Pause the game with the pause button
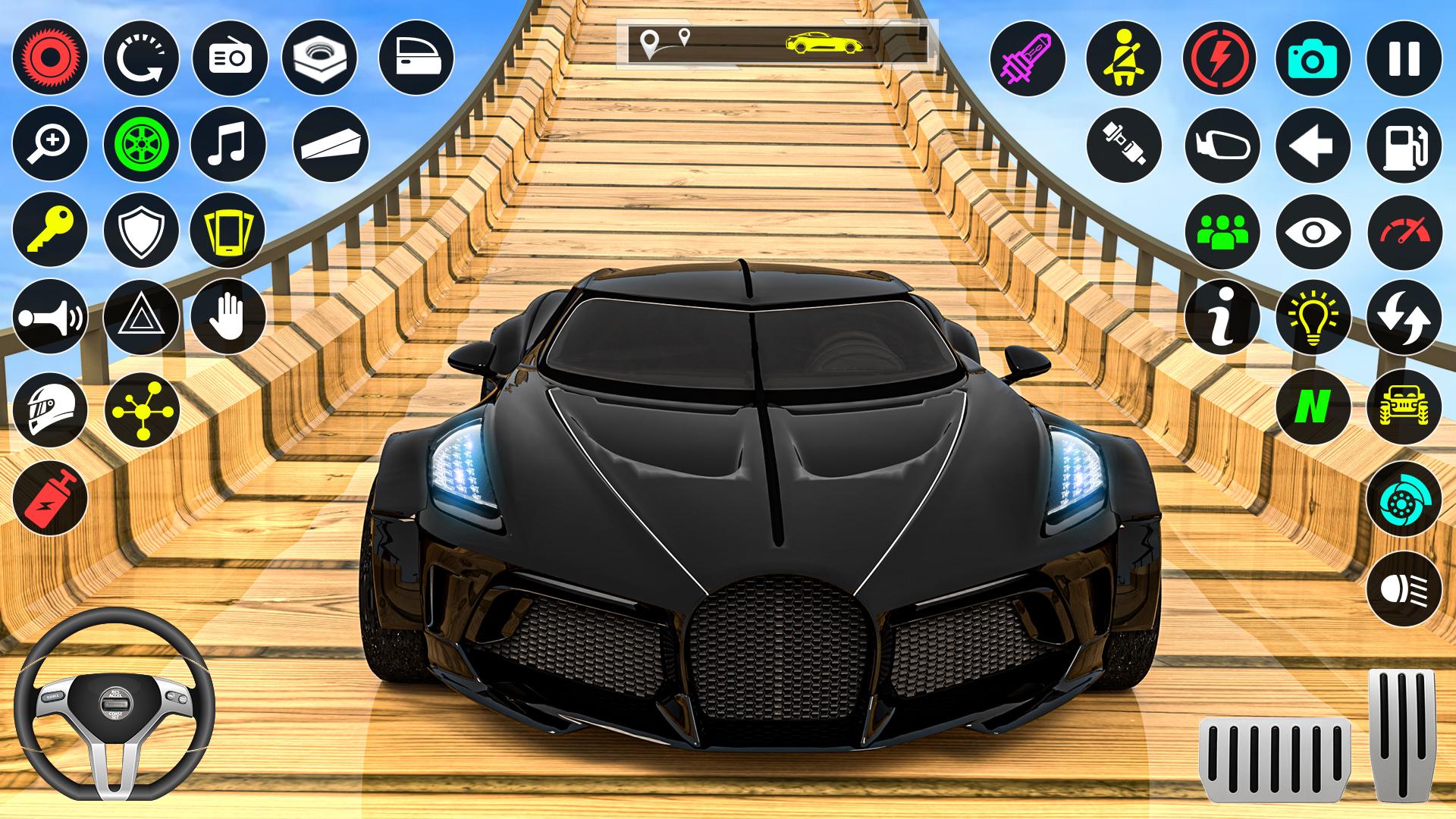Image resolution: width=1456 pixels, height=819 pixels. coord(1404,58)
